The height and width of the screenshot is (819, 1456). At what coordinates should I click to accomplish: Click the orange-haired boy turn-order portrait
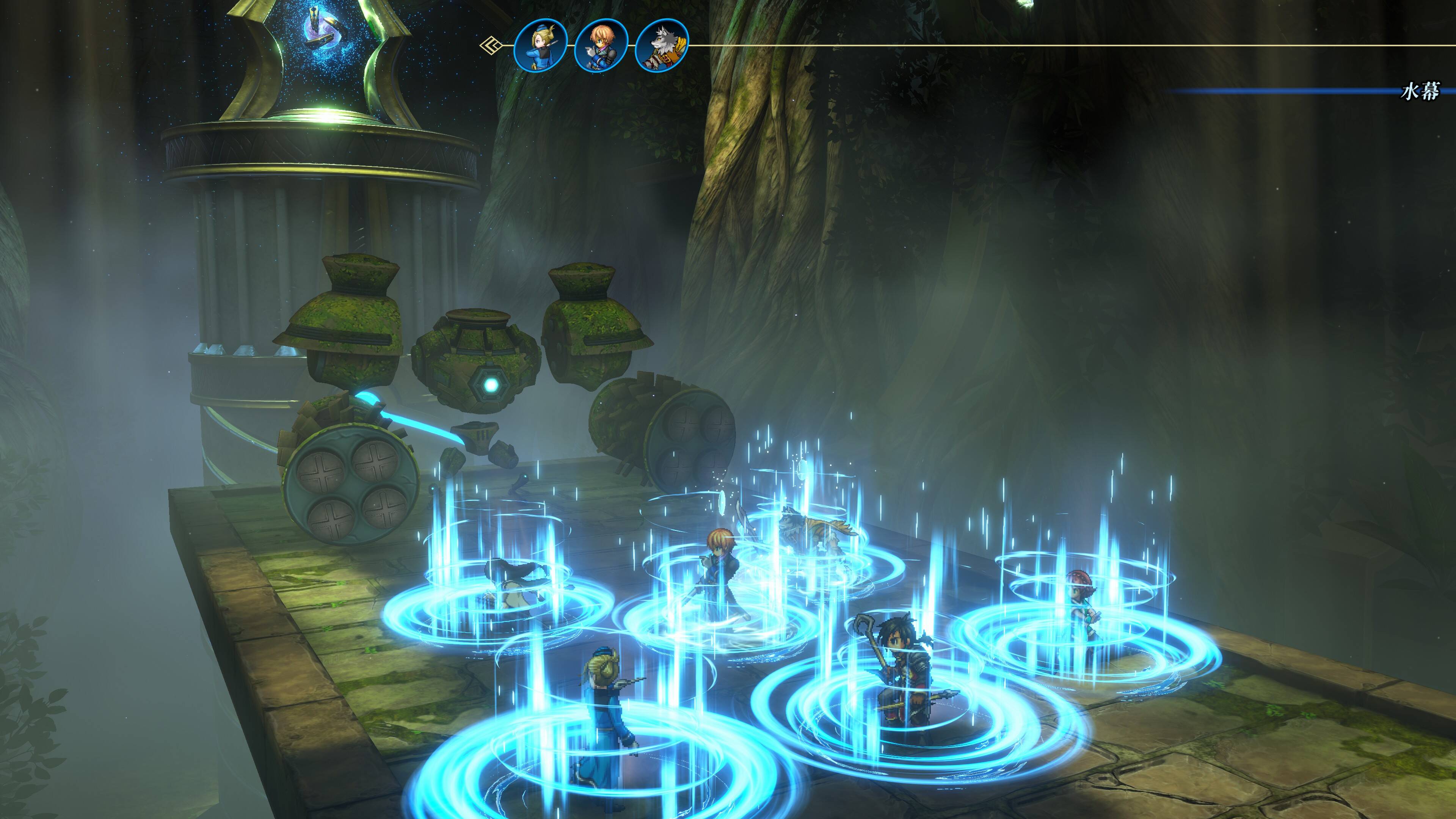(x=601, y=45)
